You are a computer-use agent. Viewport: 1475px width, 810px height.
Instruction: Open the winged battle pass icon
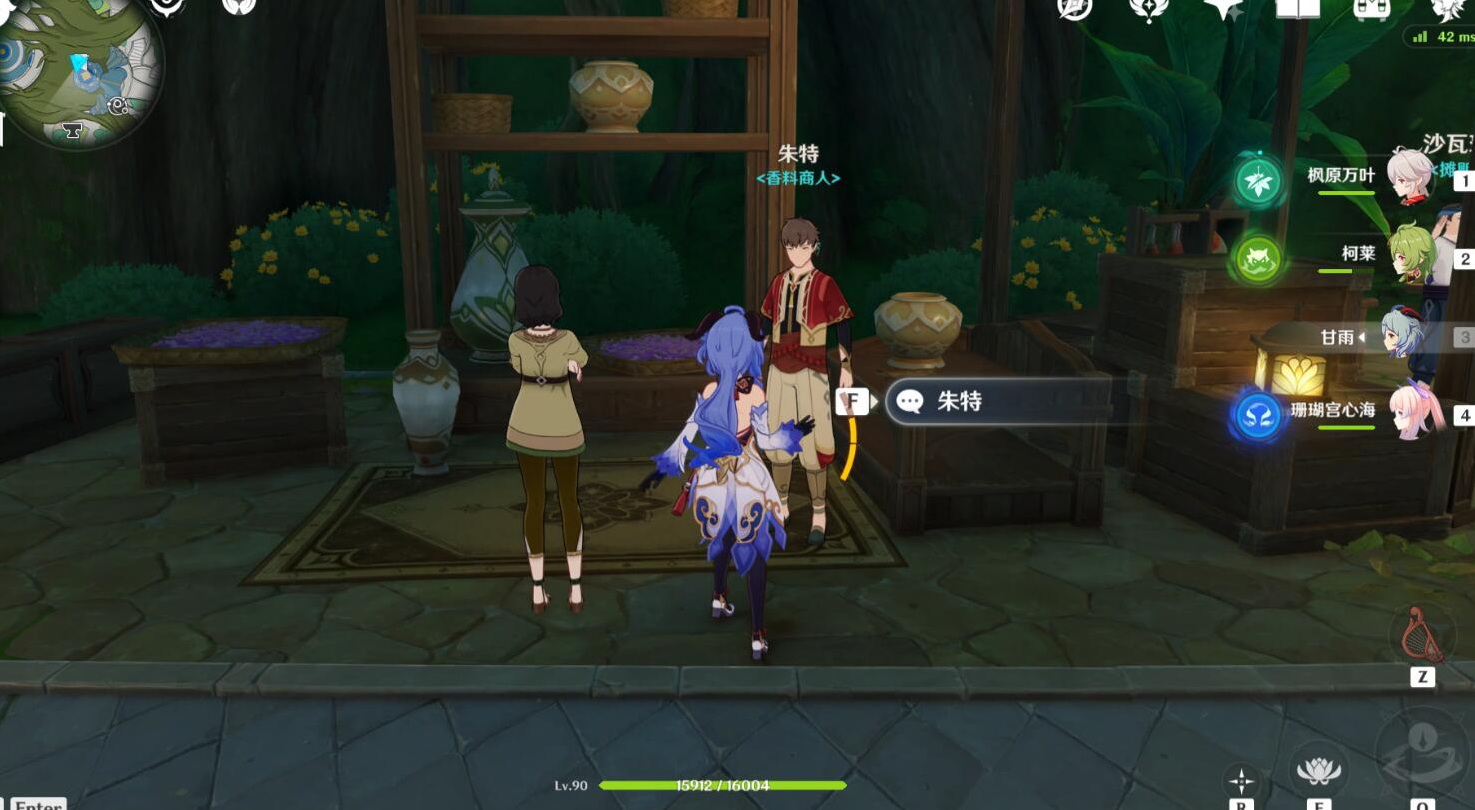click(x=1150, y=9)
